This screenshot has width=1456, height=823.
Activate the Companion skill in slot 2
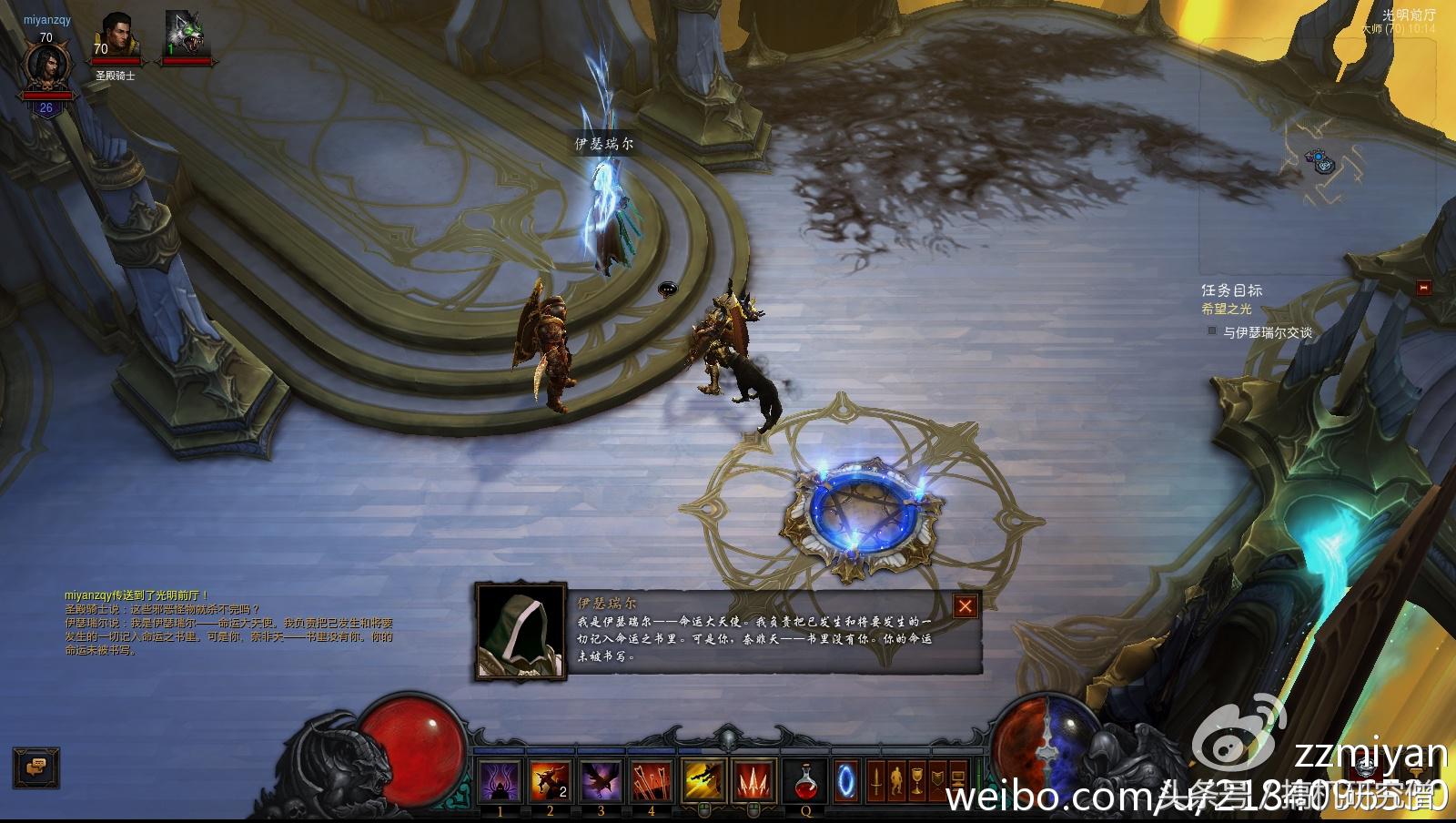pyautogui.click(x=550, y=779)
